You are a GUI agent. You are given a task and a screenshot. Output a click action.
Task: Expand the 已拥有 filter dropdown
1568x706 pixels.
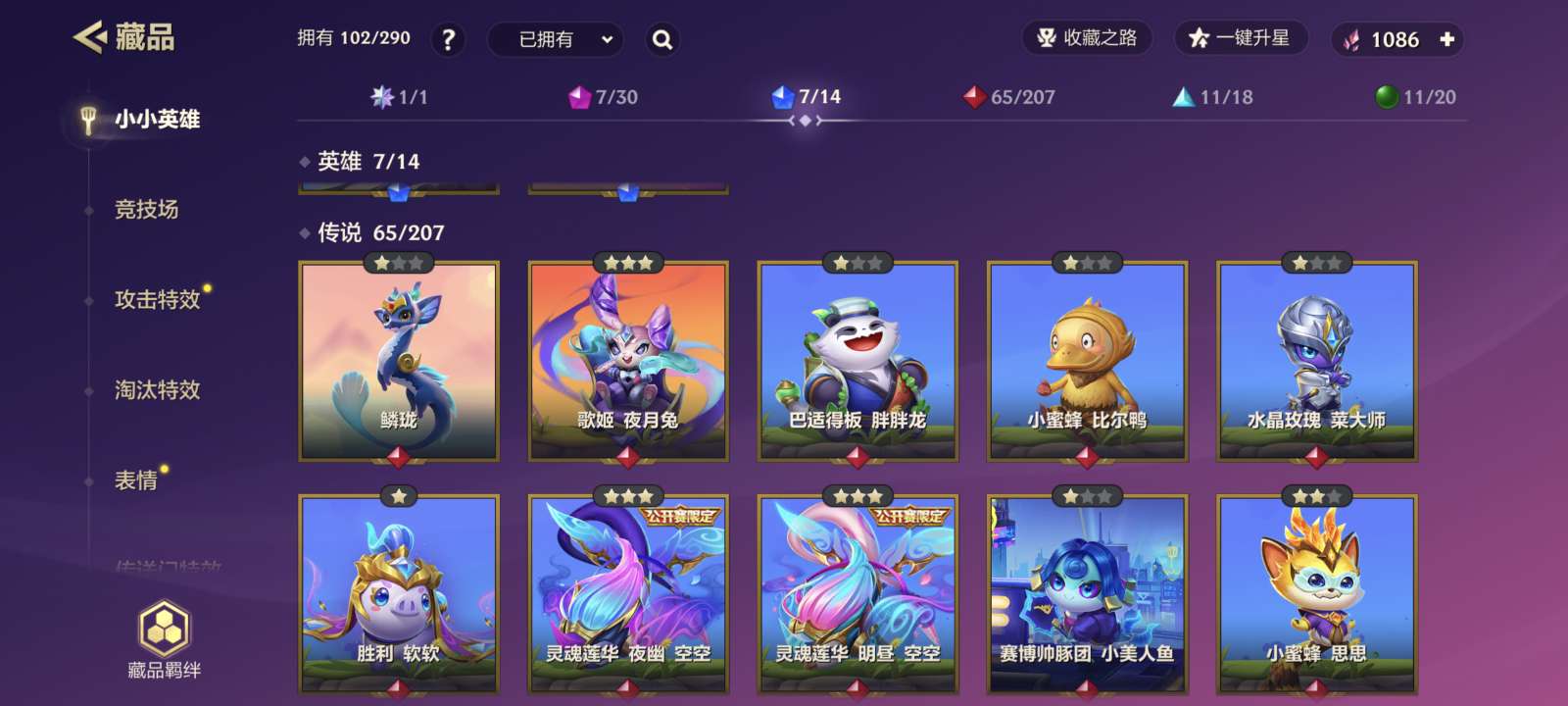pos(555,40)
